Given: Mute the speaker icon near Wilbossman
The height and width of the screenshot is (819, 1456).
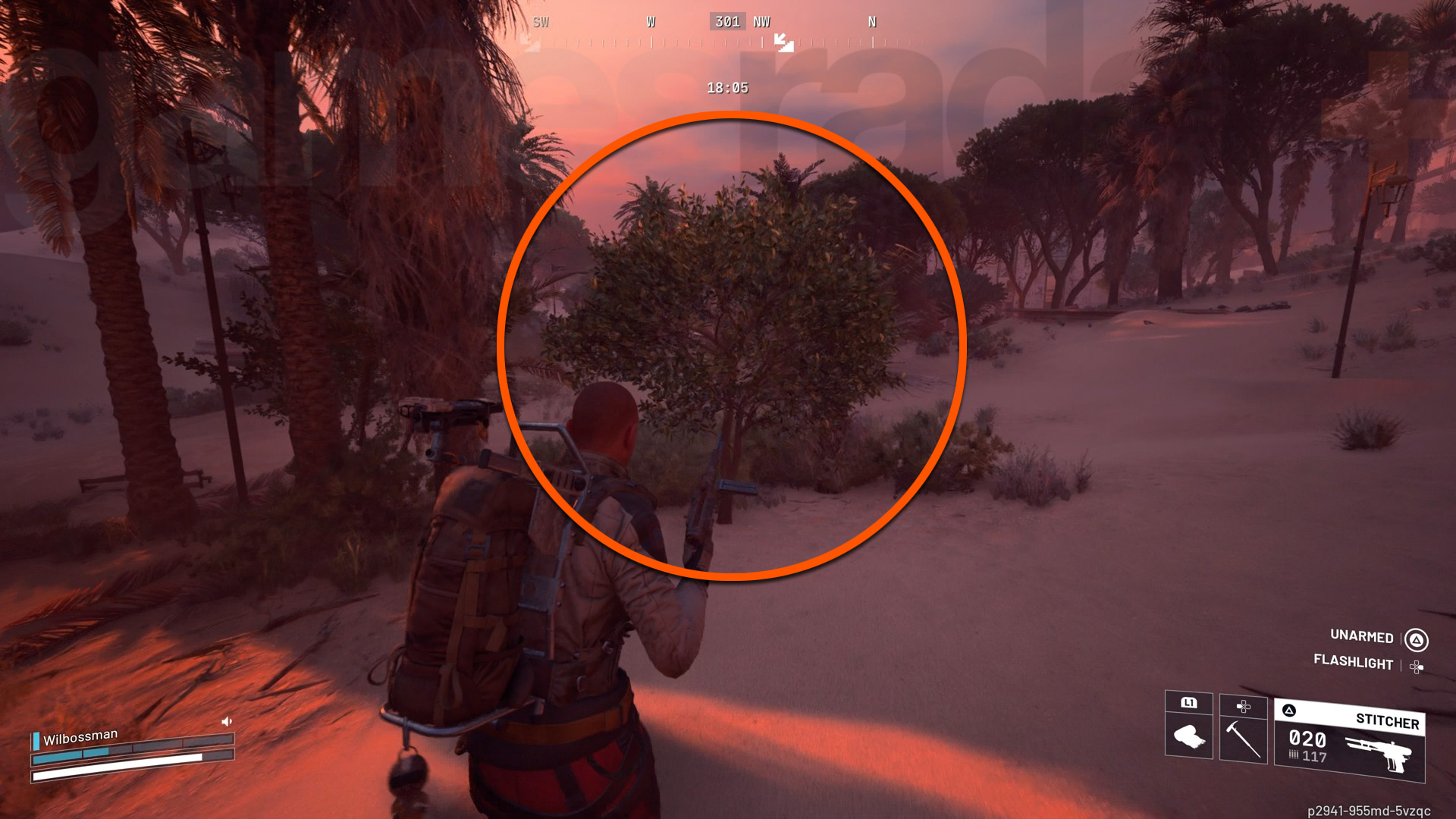Looking at the screenshot, I should coord(225,721).
